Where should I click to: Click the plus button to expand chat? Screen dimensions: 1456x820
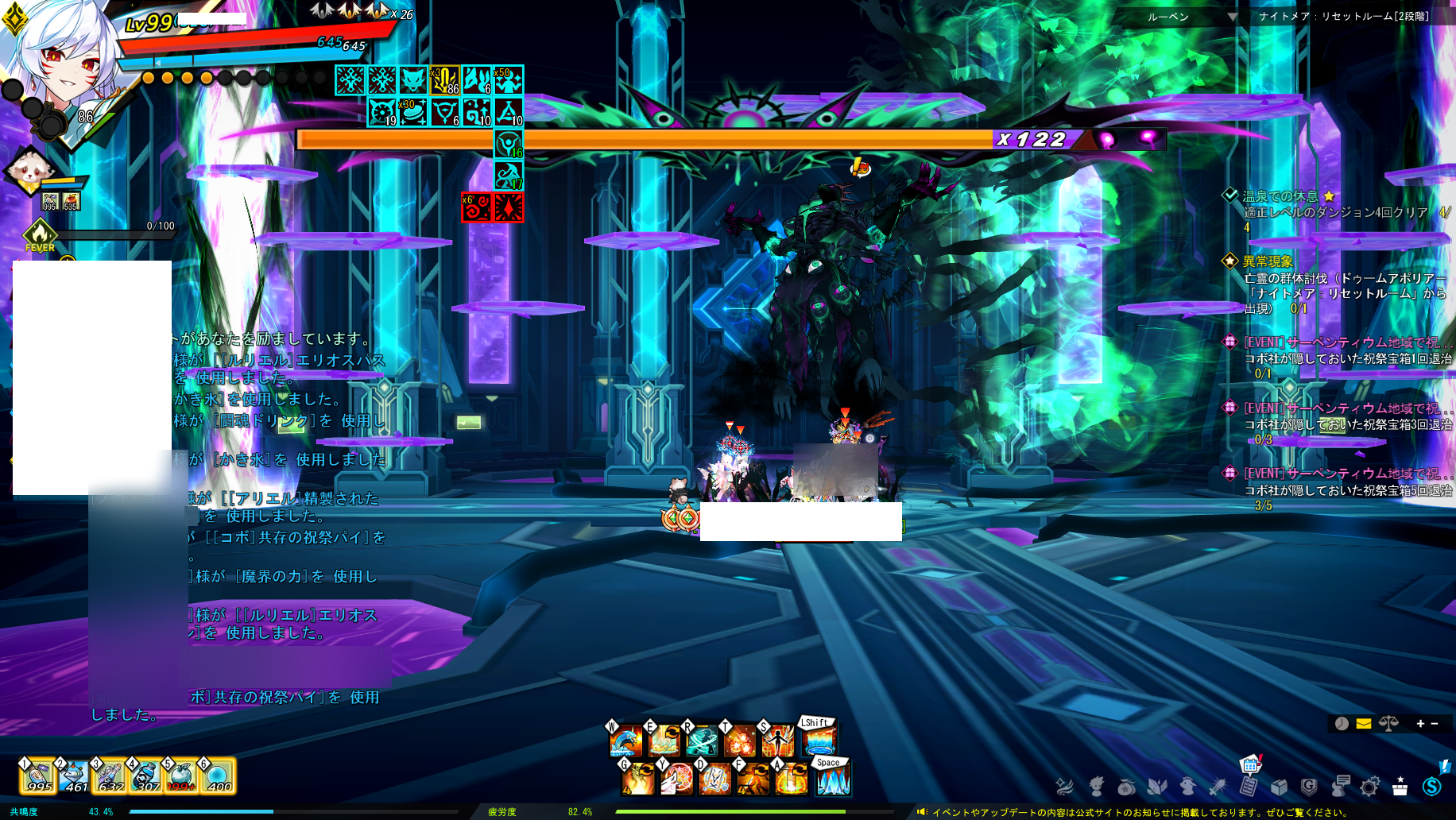[x=1420, y=723]
